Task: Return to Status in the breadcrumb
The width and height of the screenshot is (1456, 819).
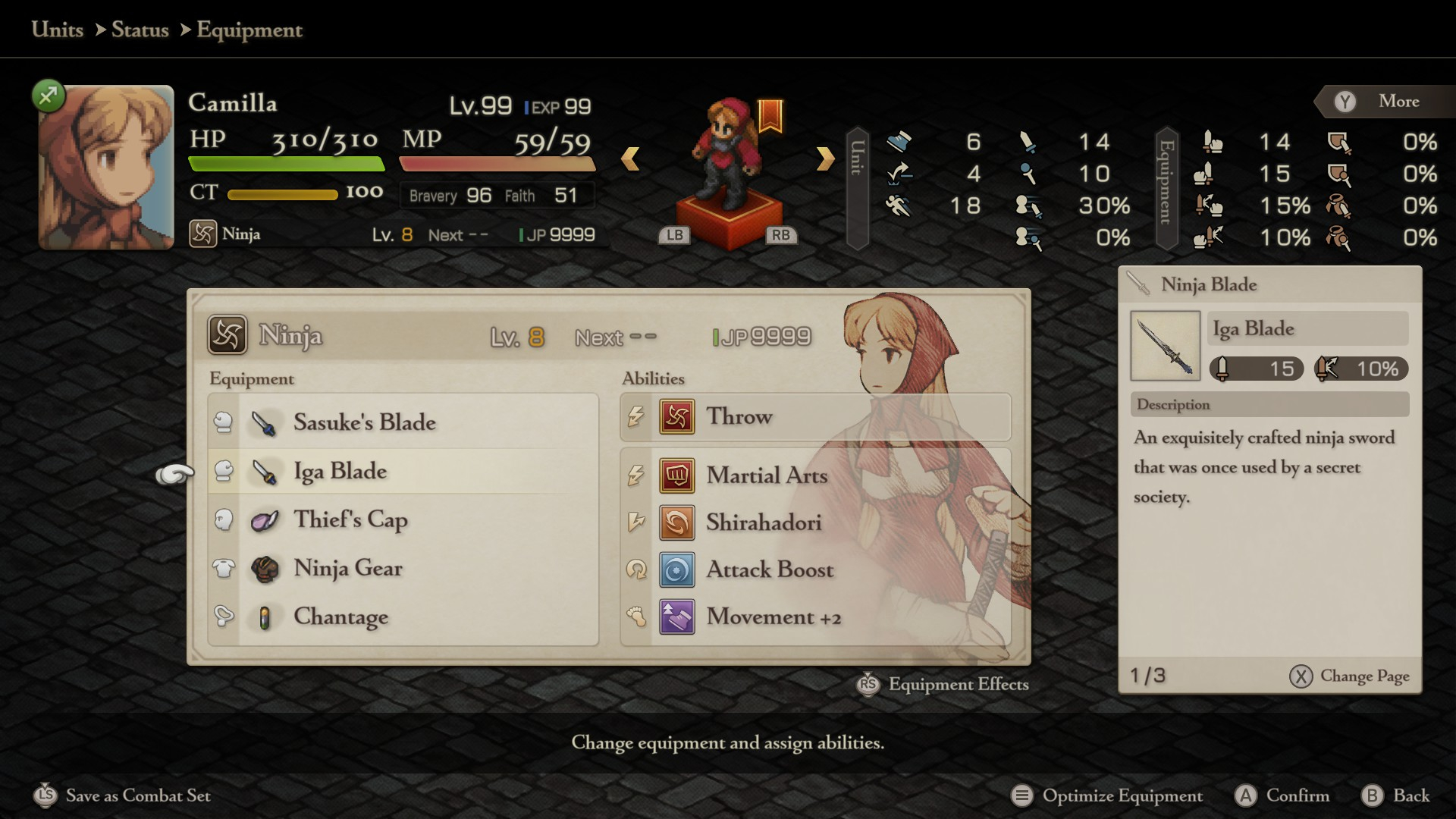Action: (140, 30)
